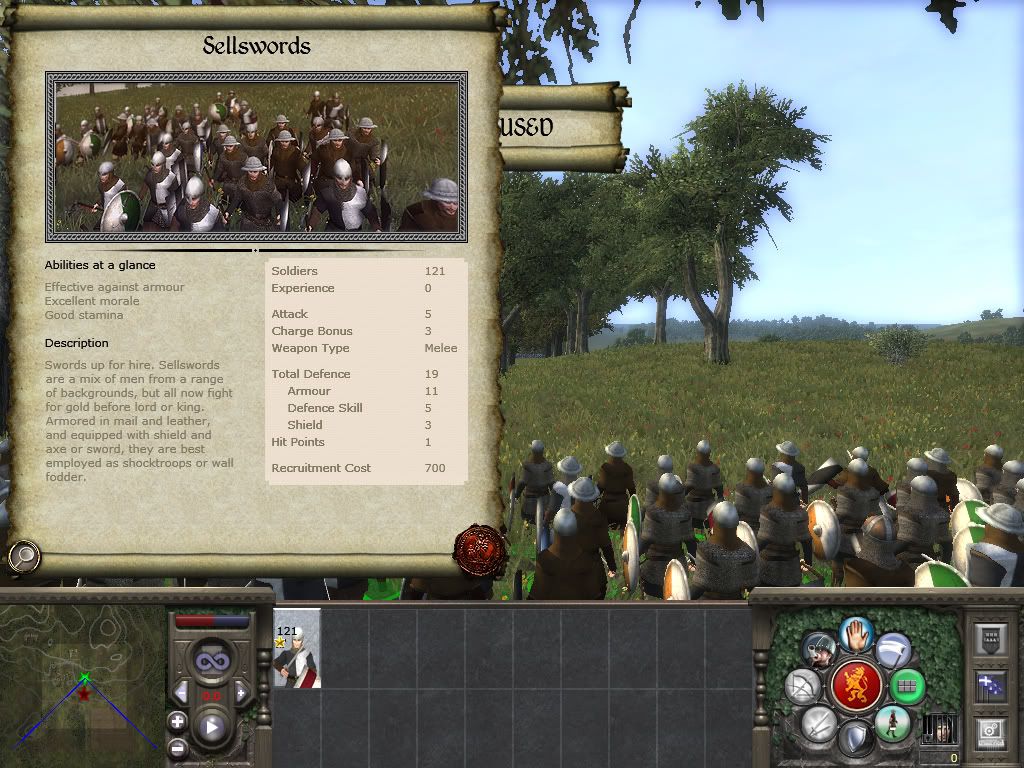The height and width of the screenshot is (768, 1024).
Task: Click the magnifying glass on the unit scroll
Action: point(22,555)
